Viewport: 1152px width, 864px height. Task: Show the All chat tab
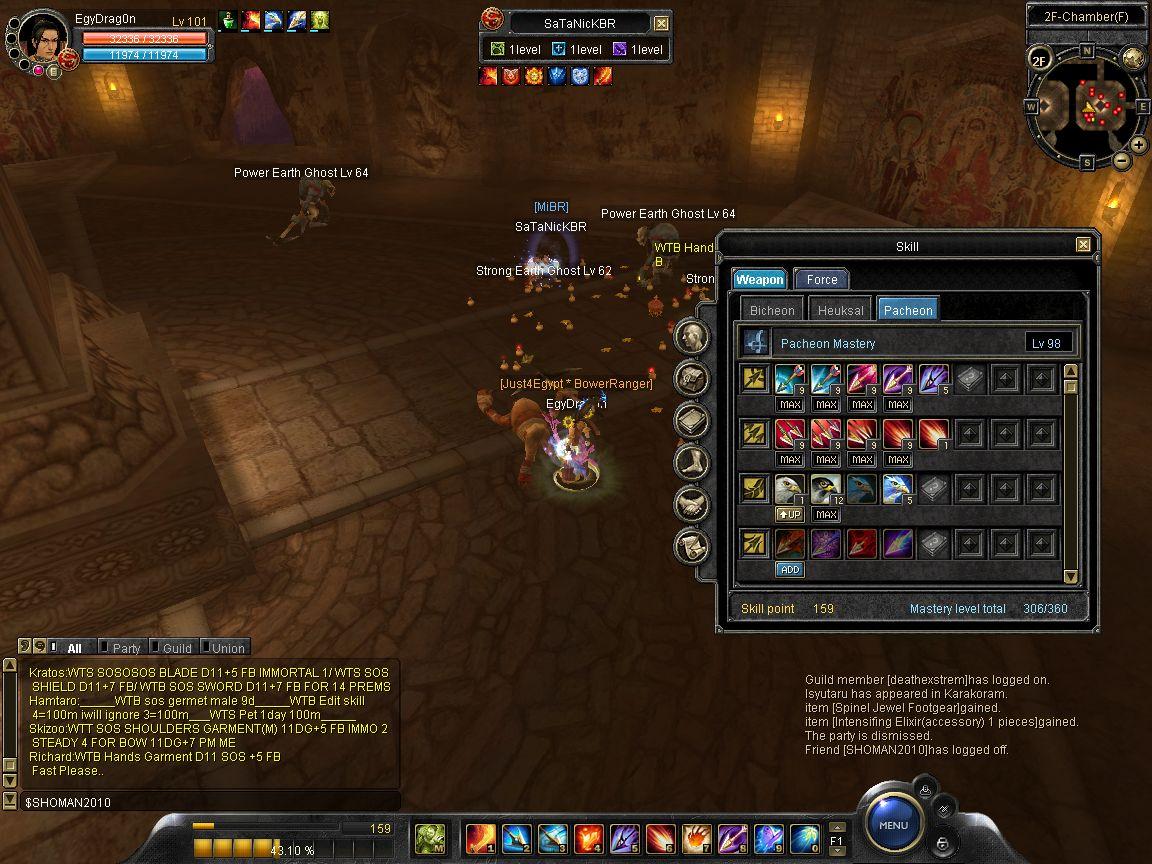click(x=73, y=648)
